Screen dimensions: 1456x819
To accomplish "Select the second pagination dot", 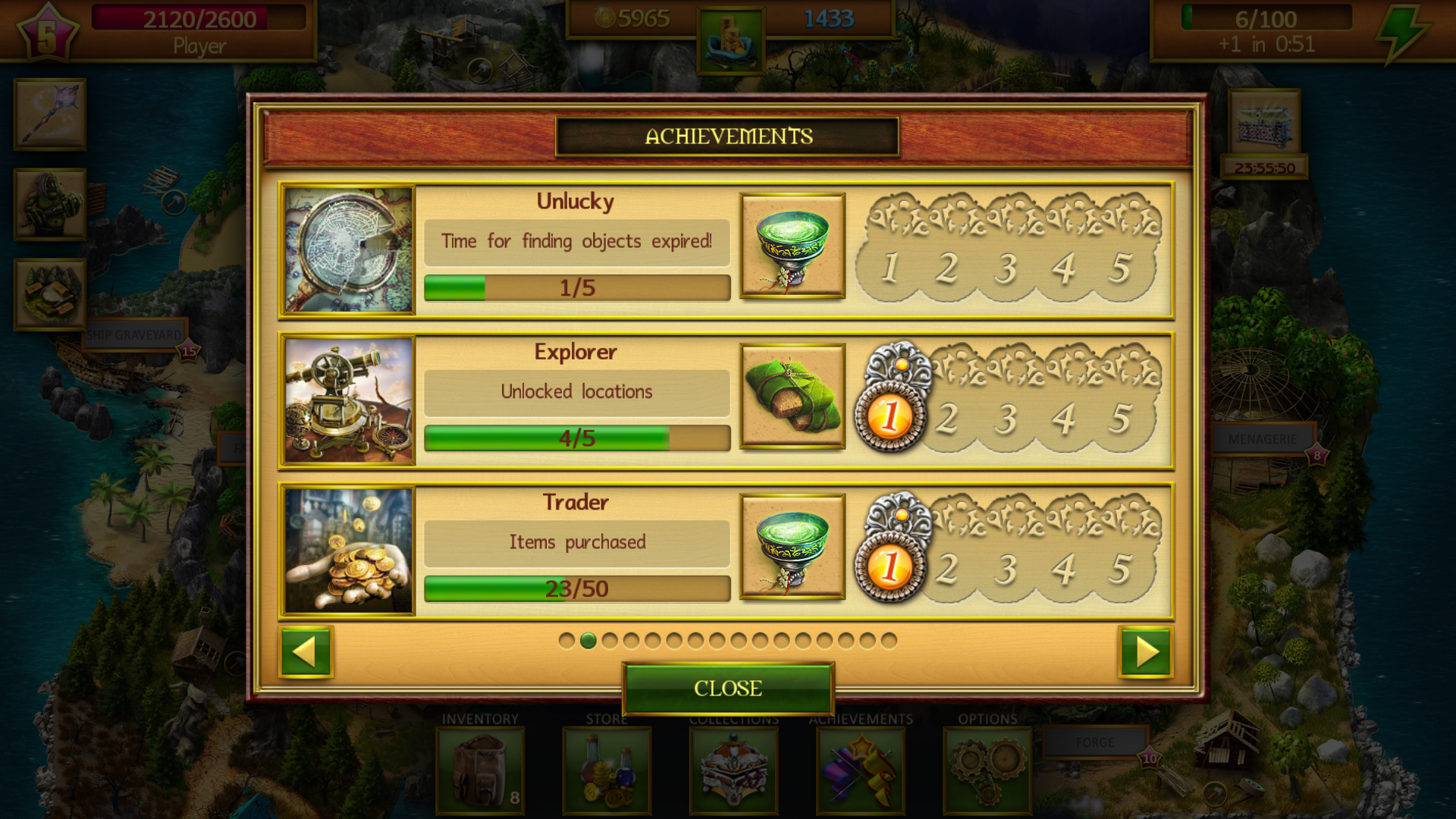I will [589, 642].
